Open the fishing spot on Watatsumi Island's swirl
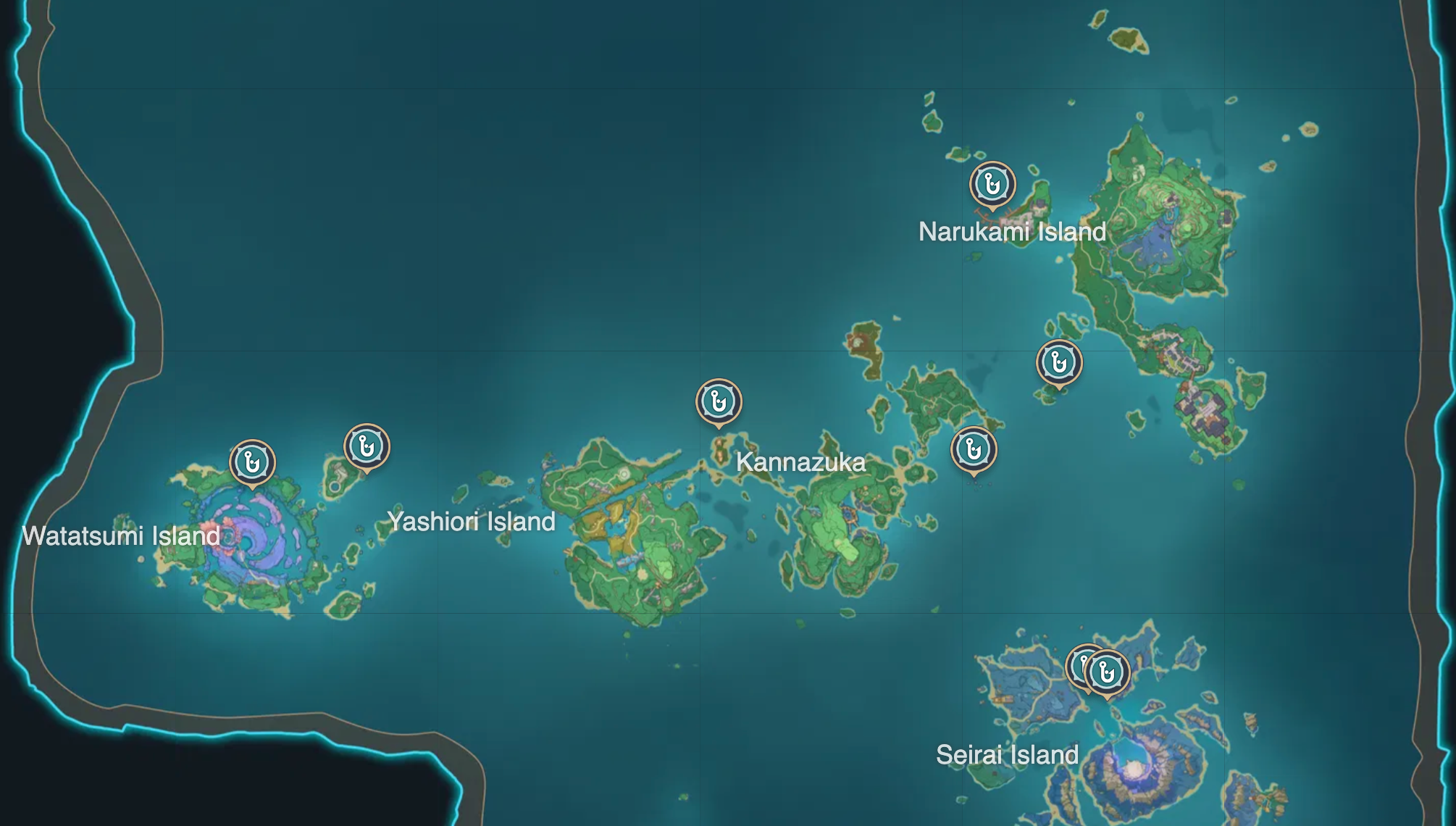 point(252,462)
